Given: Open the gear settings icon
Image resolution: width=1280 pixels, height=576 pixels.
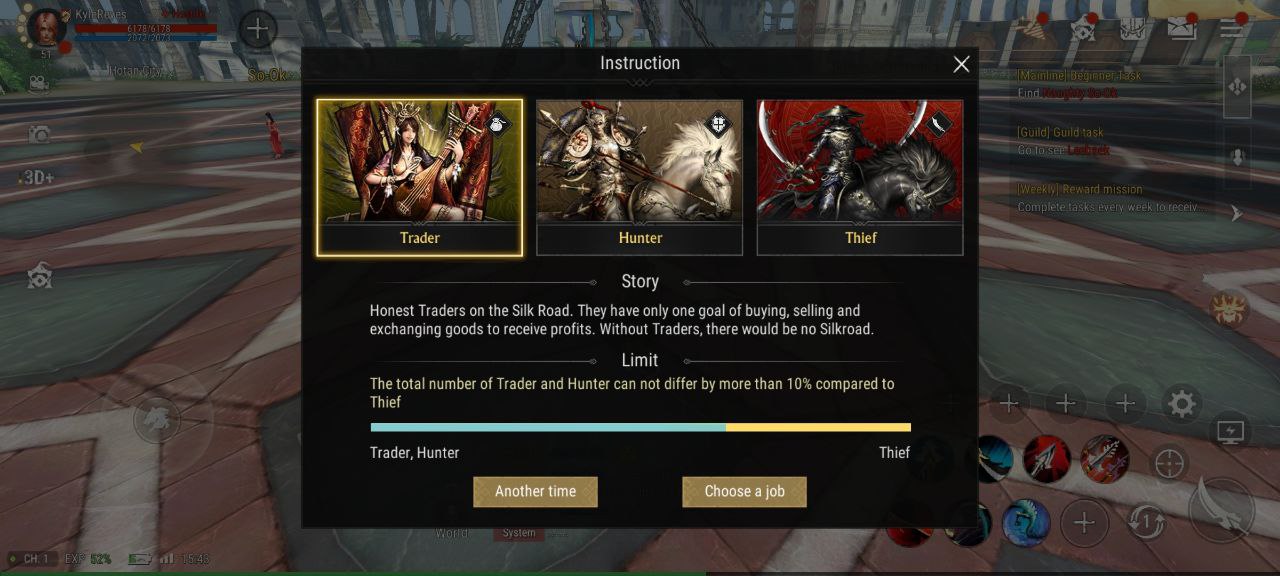Looking at the screenshot, I should point(1182,404).
